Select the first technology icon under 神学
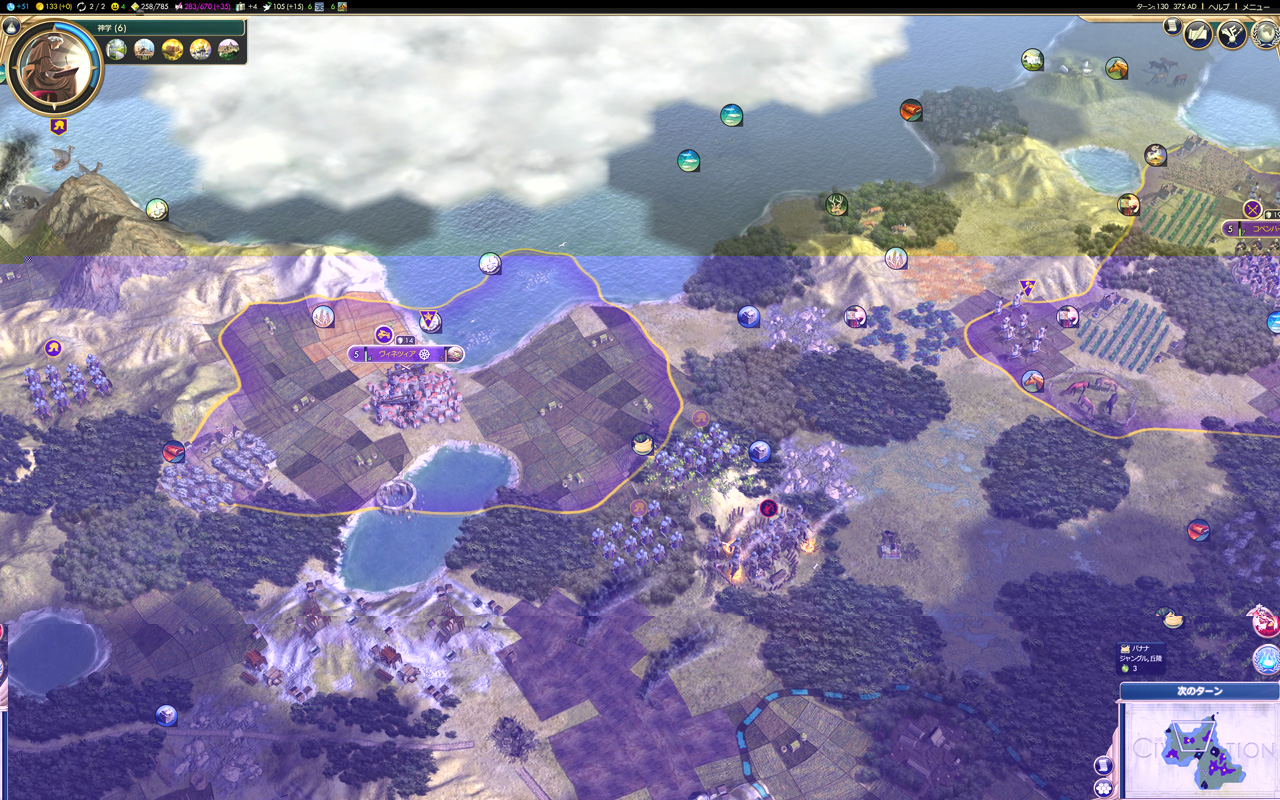The width and height of the screenshot is (1280, 800). pos(117,49)
